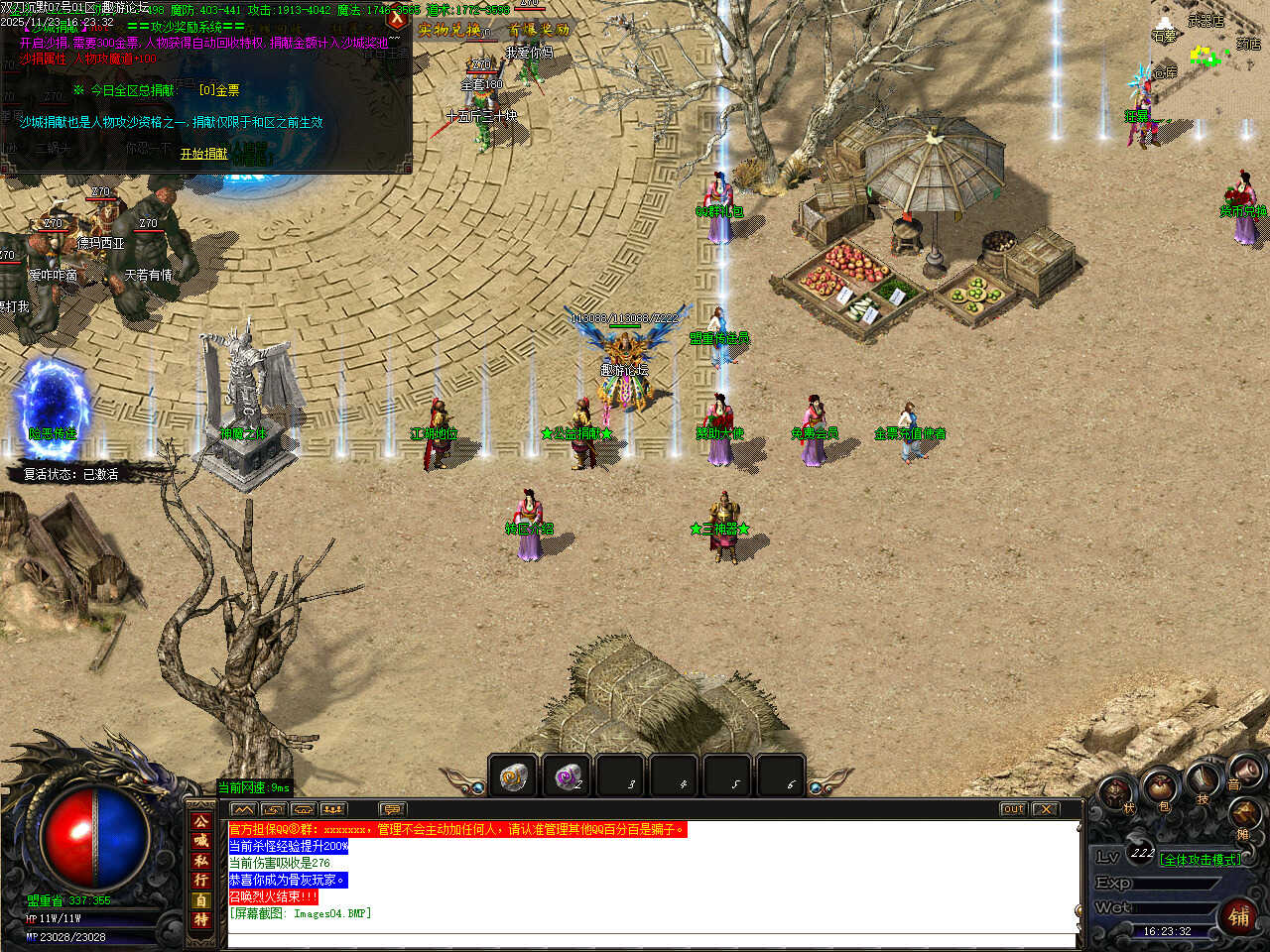Use the purple swirl stone in slot 2
The image size is (1270, 952).
567,777
